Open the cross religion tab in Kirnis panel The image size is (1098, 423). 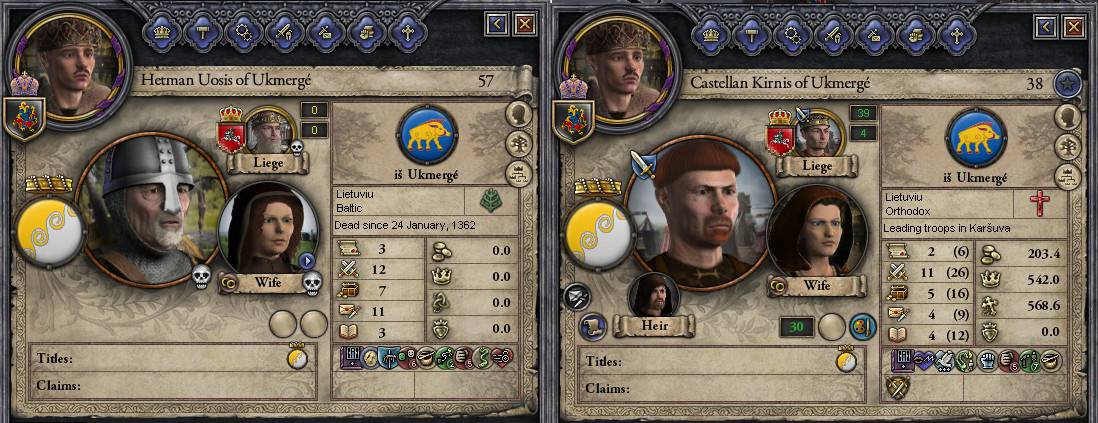951,34
